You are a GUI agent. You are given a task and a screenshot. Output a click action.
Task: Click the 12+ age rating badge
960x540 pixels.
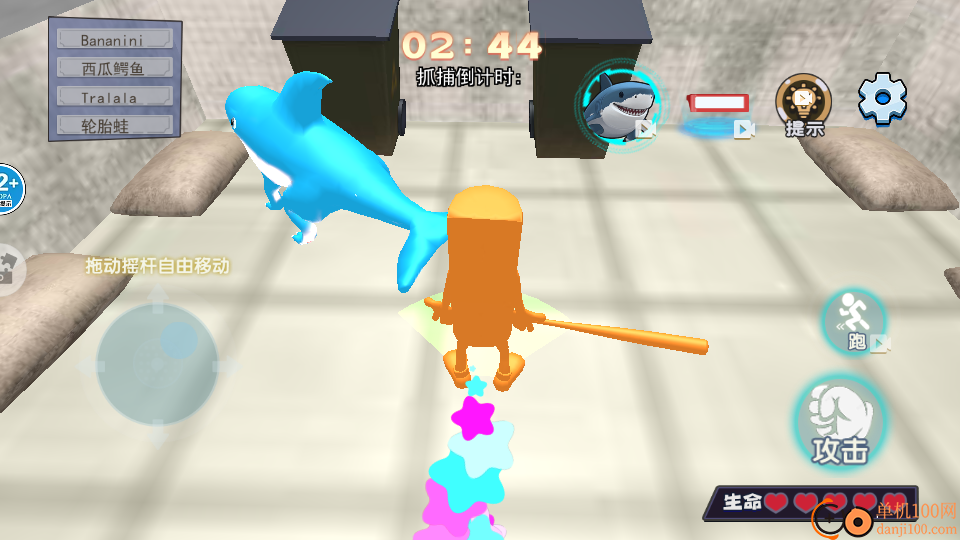pos(8,188)
